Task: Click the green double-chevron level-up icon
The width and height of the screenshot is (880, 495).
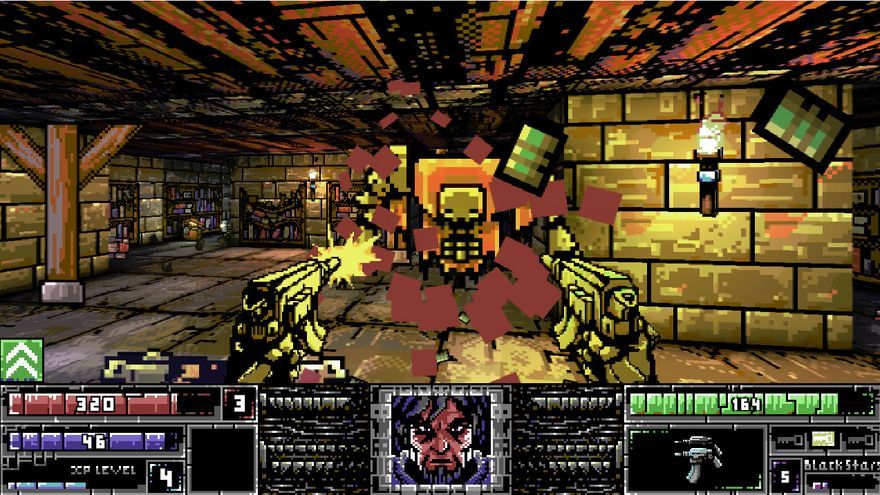Action: point(21,360)
